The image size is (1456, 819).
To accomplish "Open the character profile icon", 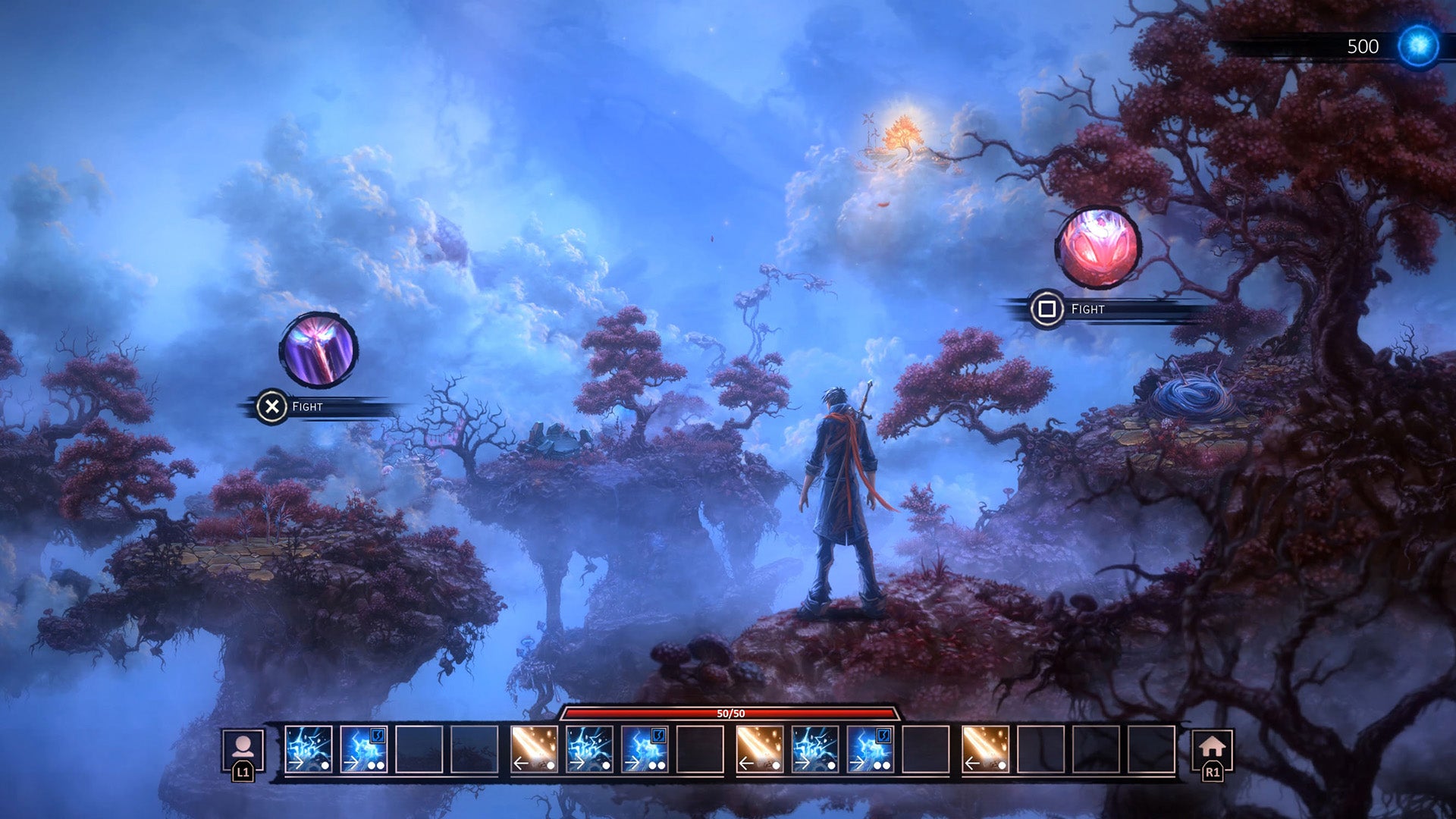I will (x=243, y=748).
